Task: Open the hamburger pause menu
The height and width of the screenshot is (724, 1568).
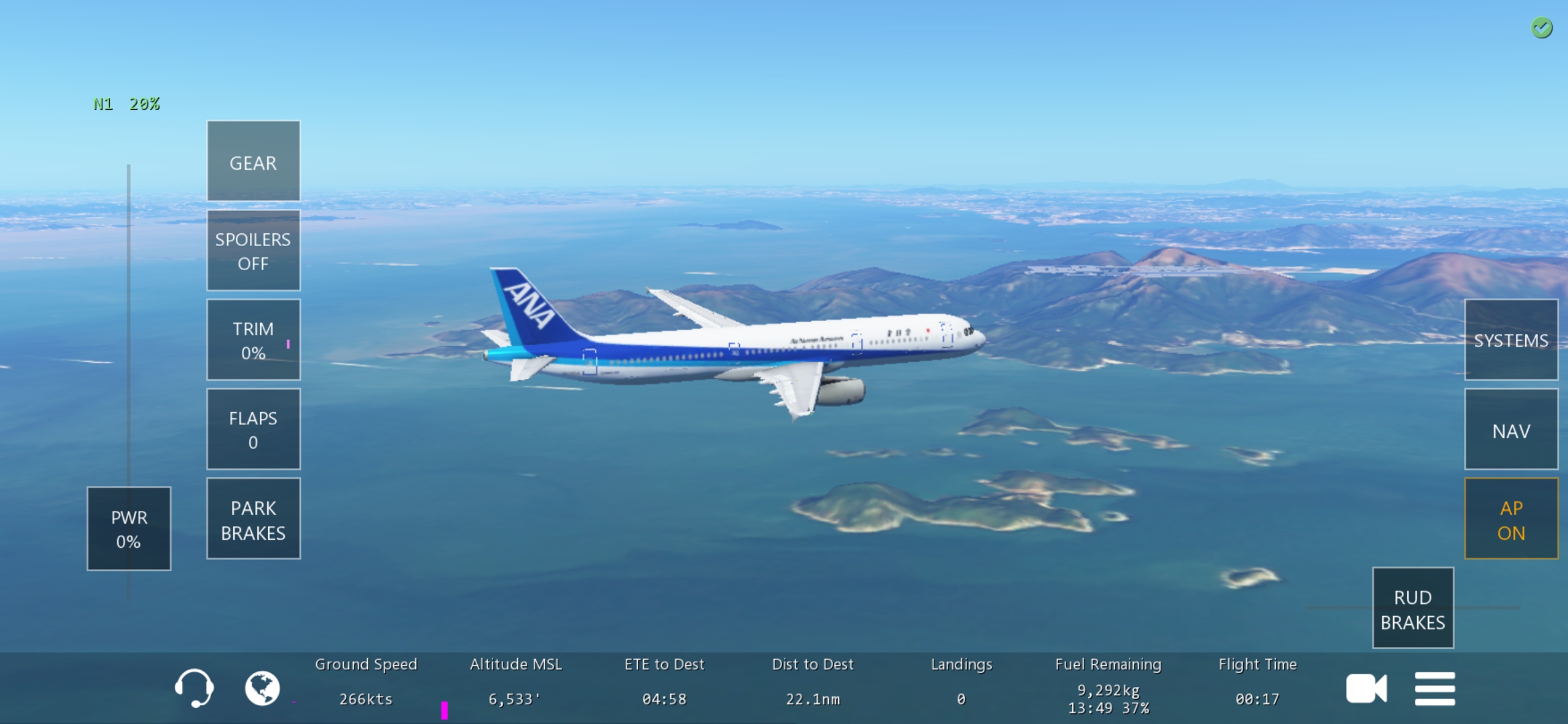Action: click(x=1435, y=688)
